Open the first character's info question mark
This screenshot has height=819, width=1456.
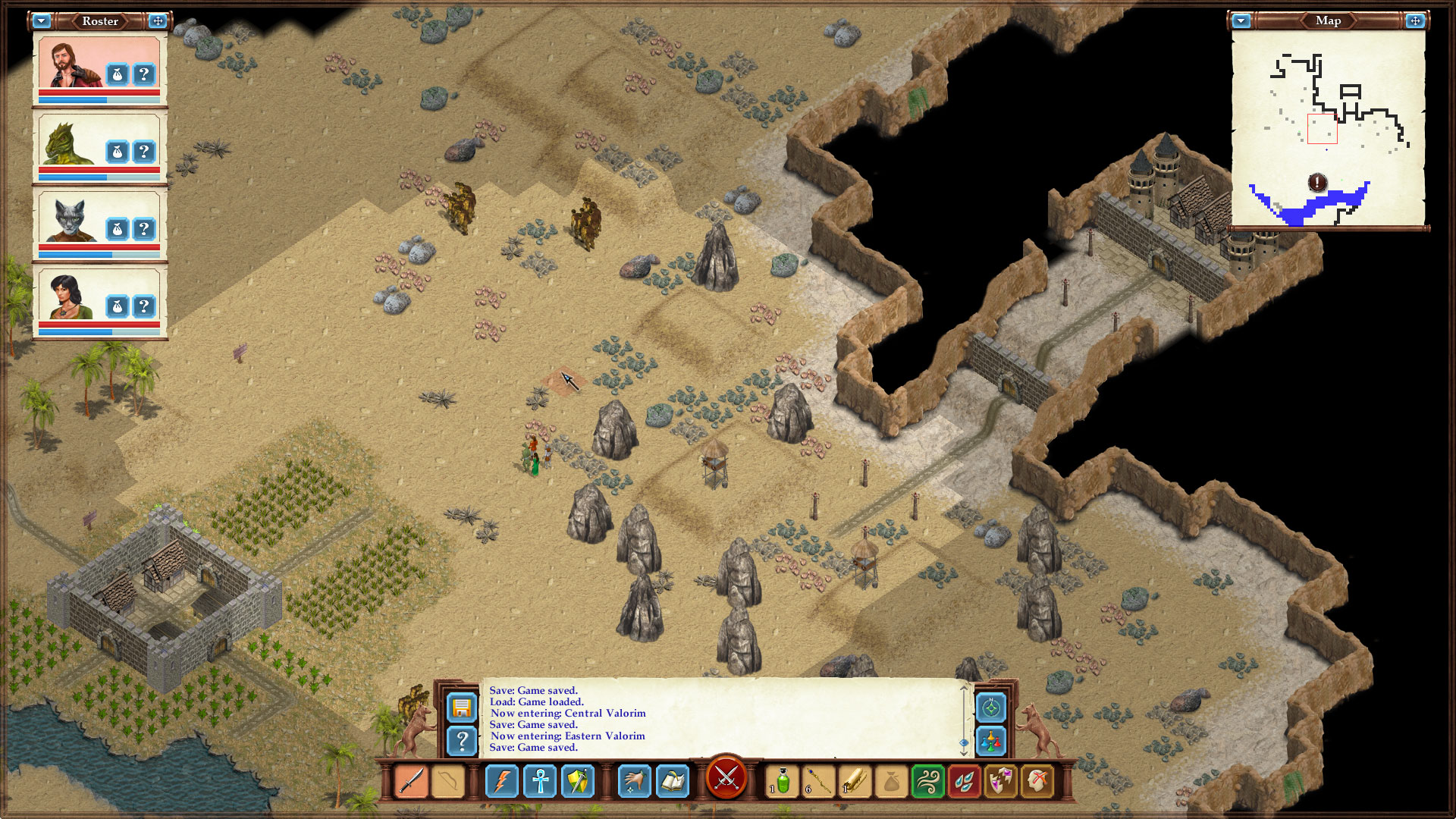pos(143,74)
